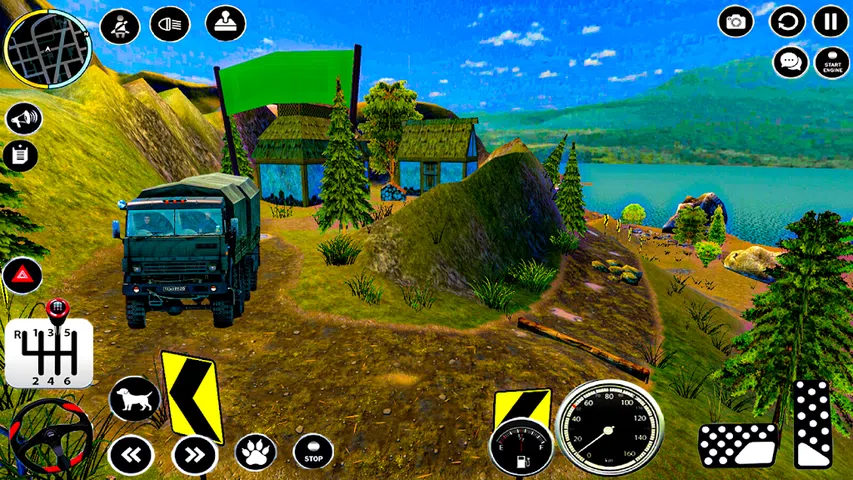This screenshot has width=853, height=480.
Task: Open the chat bubbles
Action: tap(790, 62)
